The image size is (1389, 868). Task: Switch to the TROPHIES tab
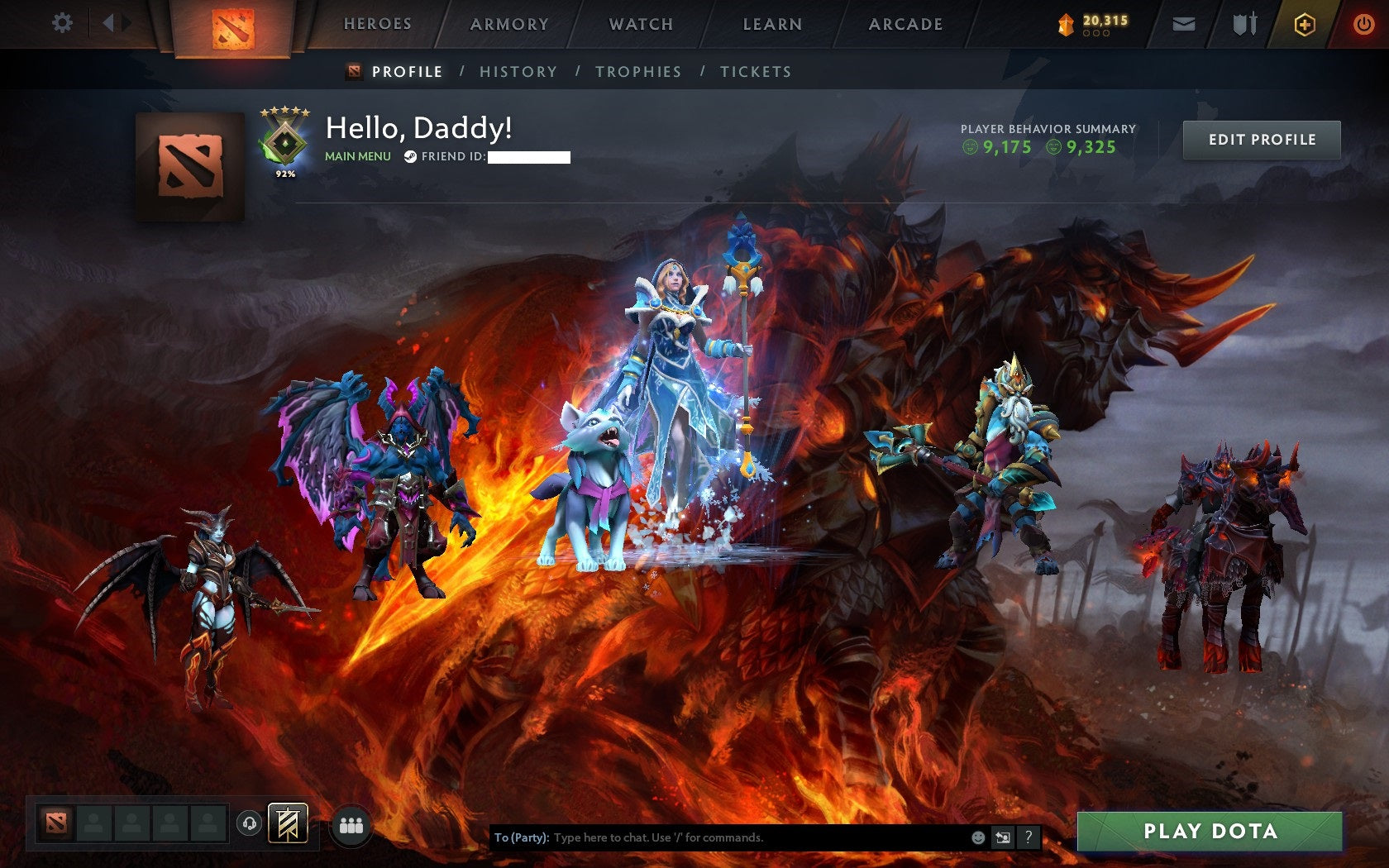point(637,72)
